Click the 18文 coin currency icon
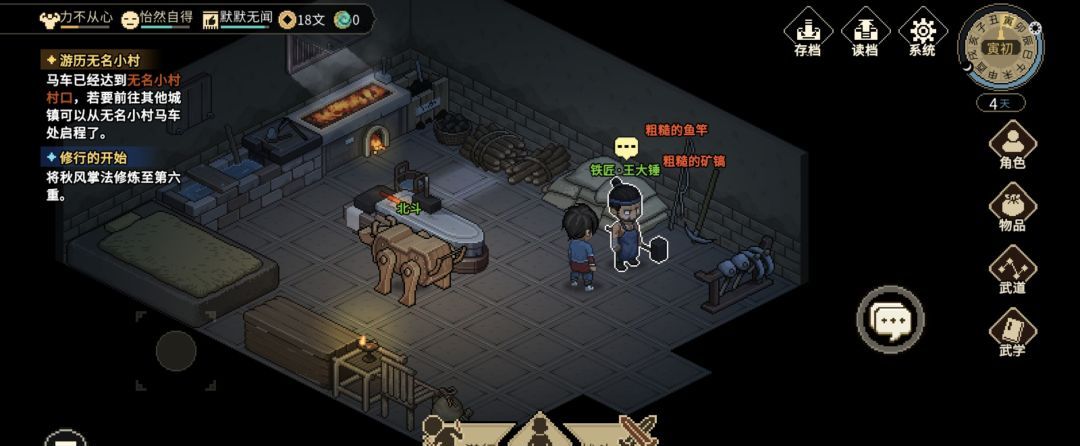 click(x=288, y=19)
